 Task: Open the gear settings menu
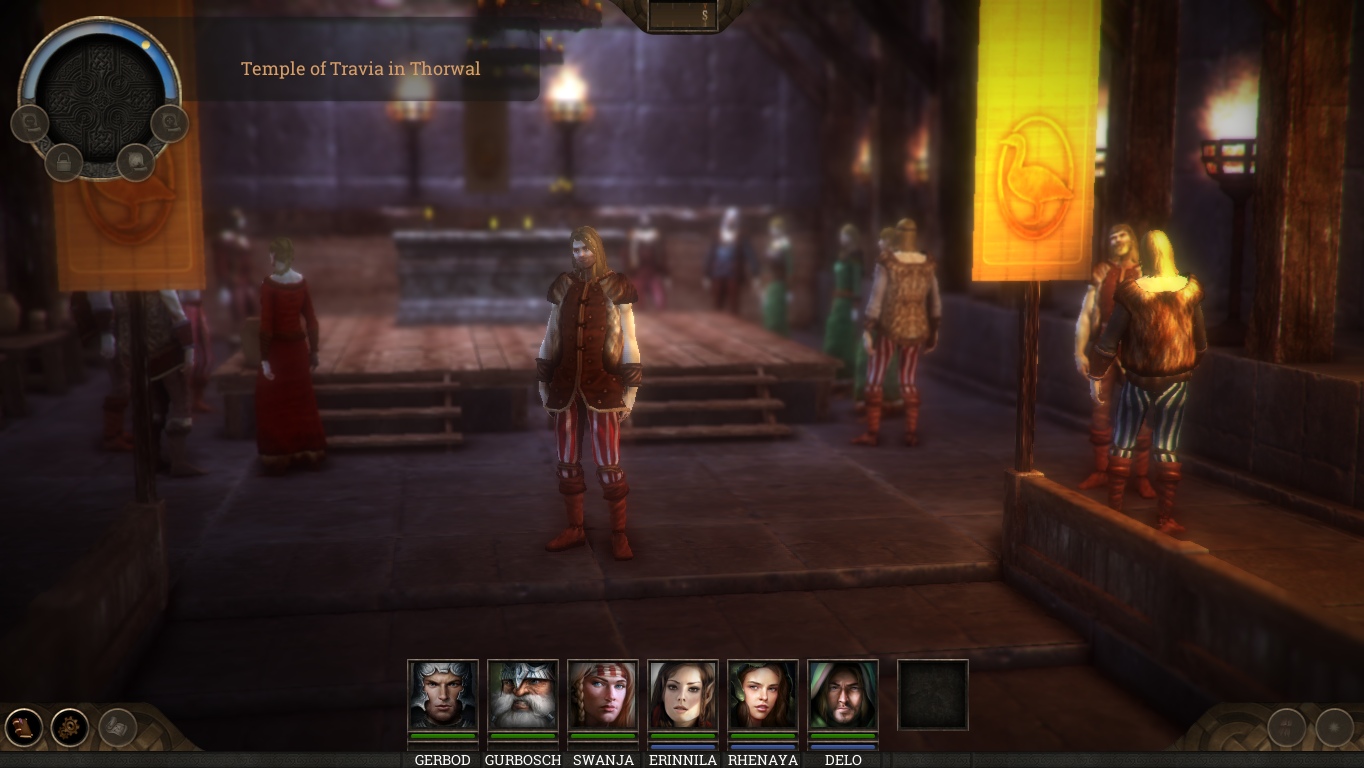click(70, 727)
